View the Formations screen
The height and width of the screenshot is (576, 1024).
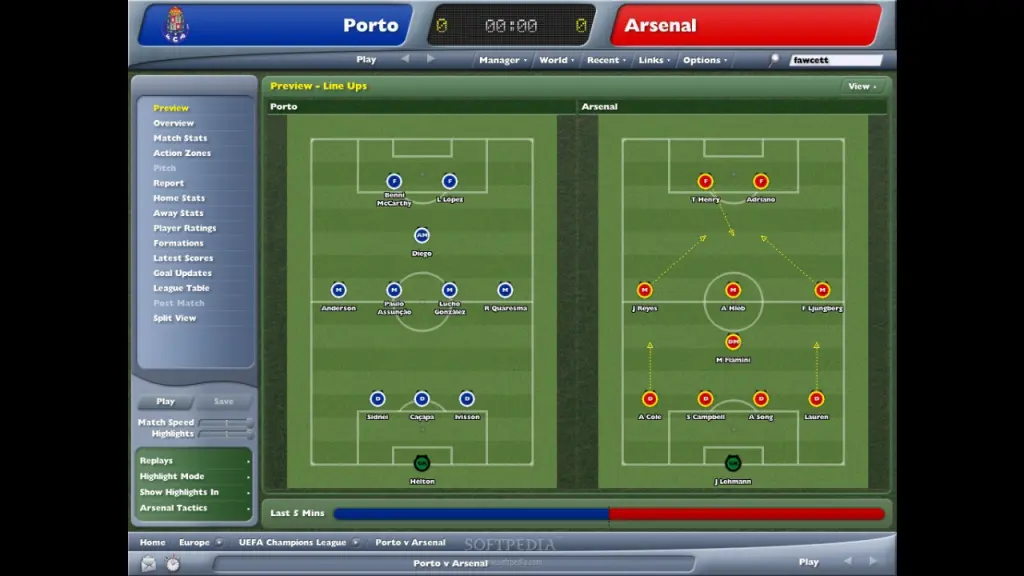coord(178,243)
